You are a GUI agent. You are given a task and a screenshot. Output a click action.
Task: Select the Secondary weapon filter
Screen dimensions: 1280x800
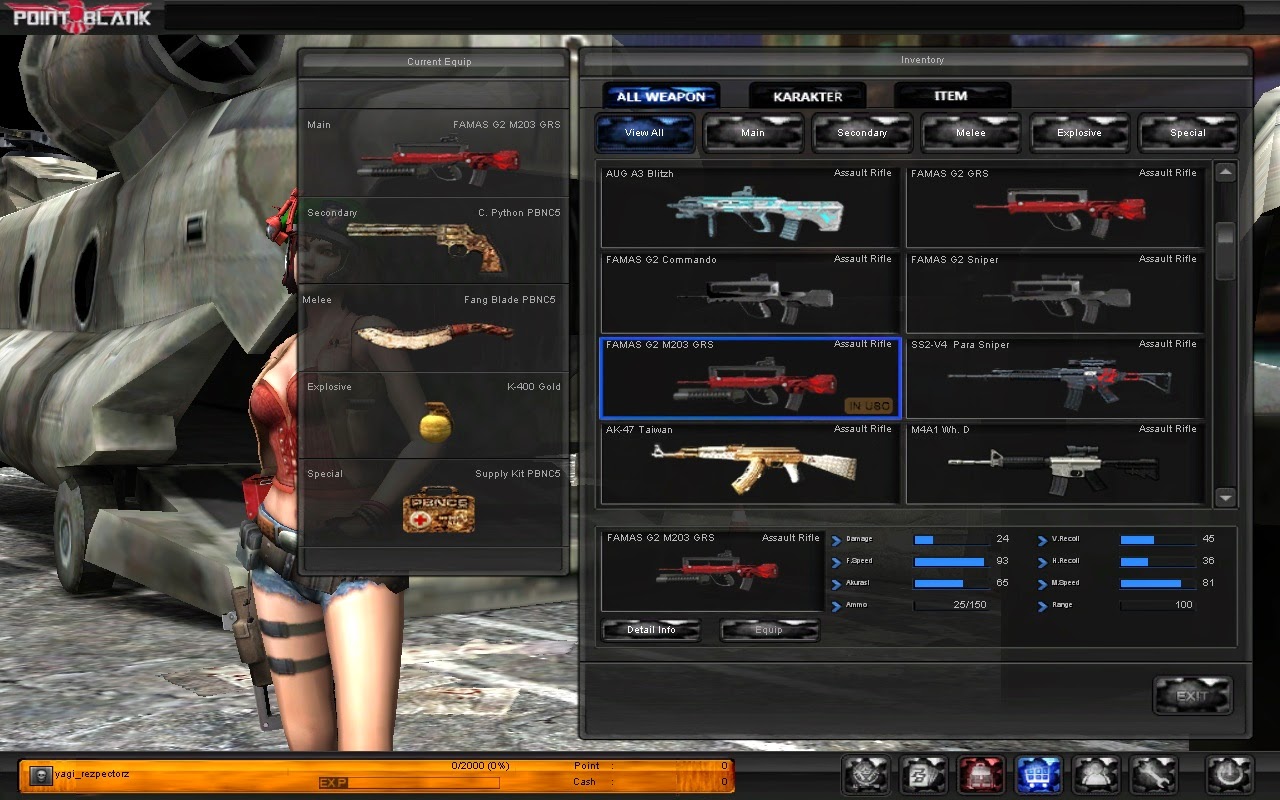click(861, 132)
